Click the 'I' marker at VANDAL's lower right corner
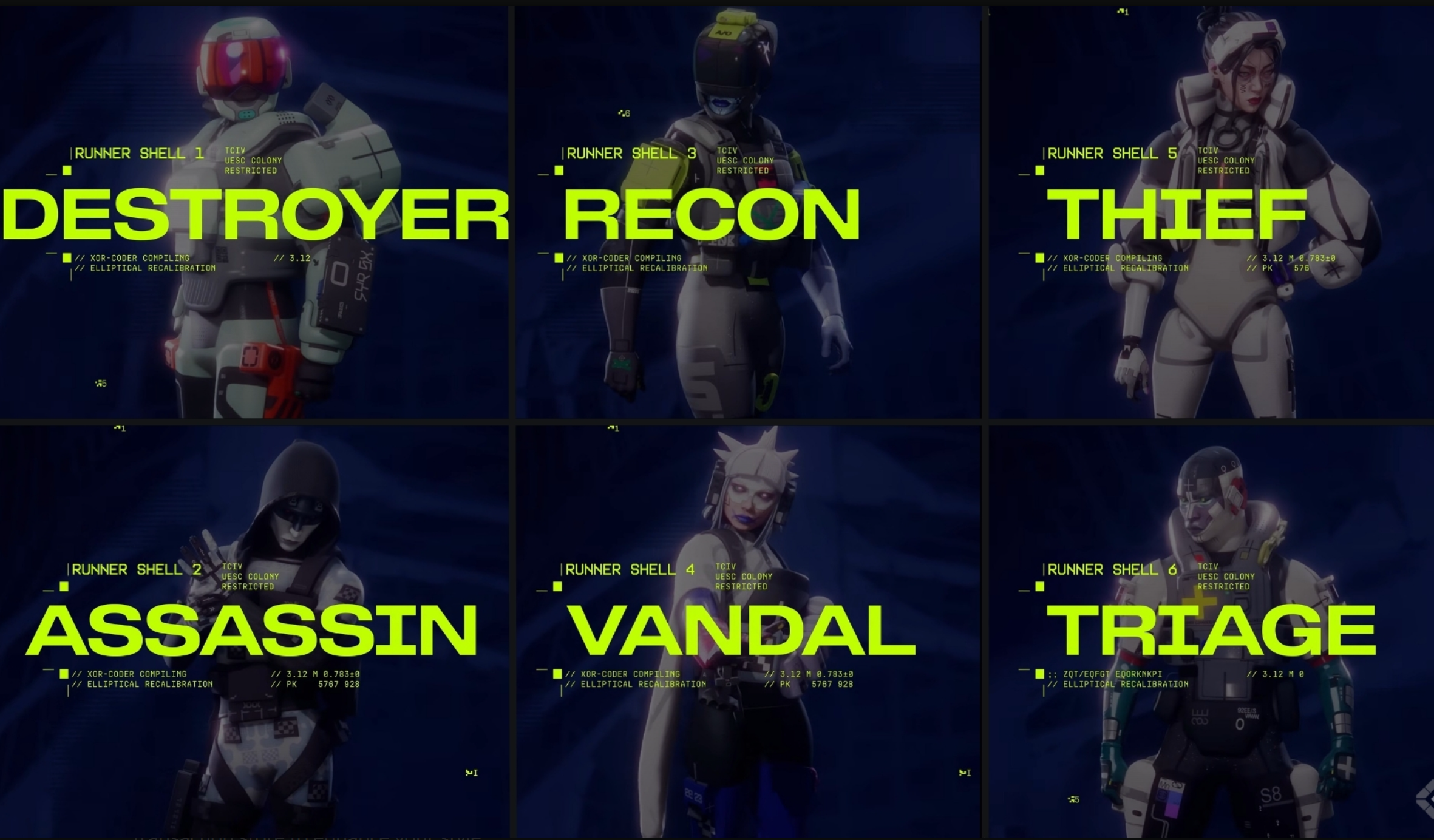 click(x=967, y=772)
